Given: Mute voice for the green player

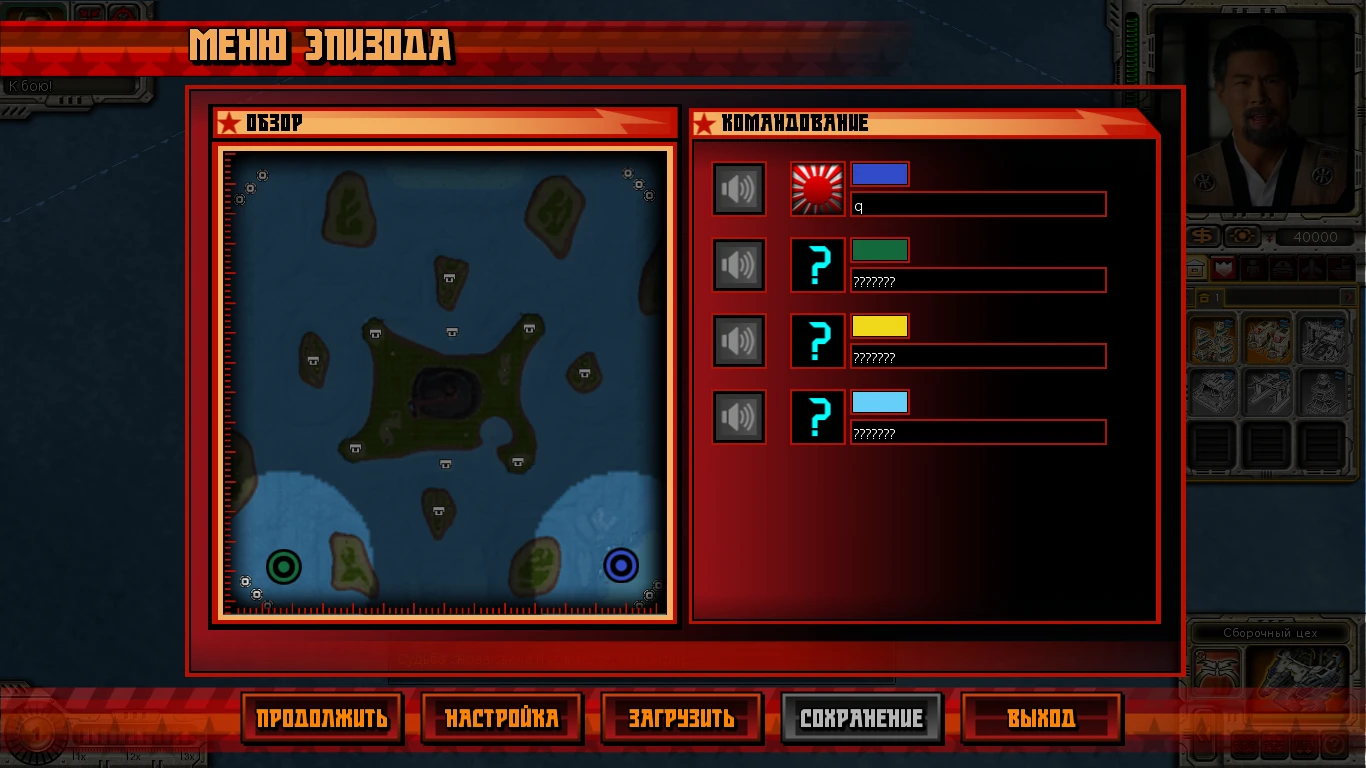Looking at the screenshot, I should tap(738, 264).
